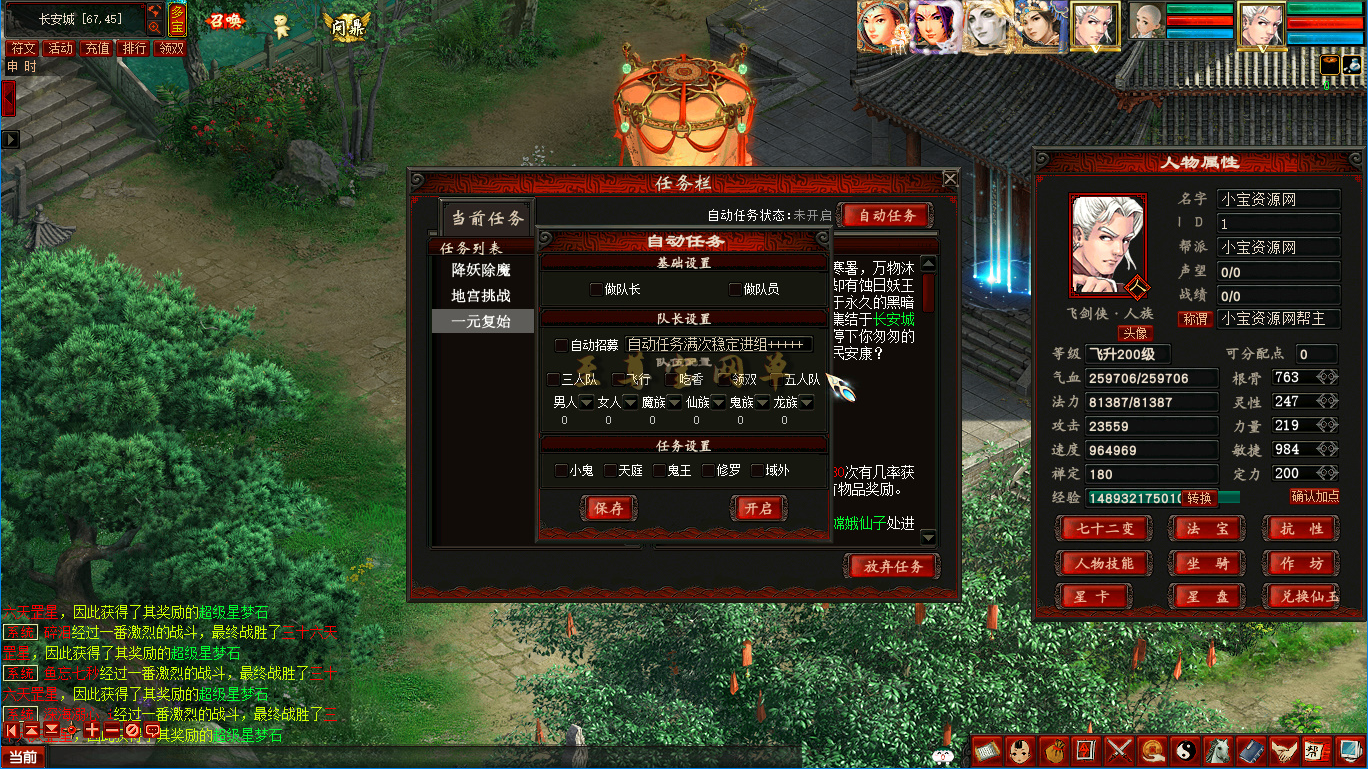Click the 召唤 summon icon at top
The image size is (1368, 769).
click(226, 22)
